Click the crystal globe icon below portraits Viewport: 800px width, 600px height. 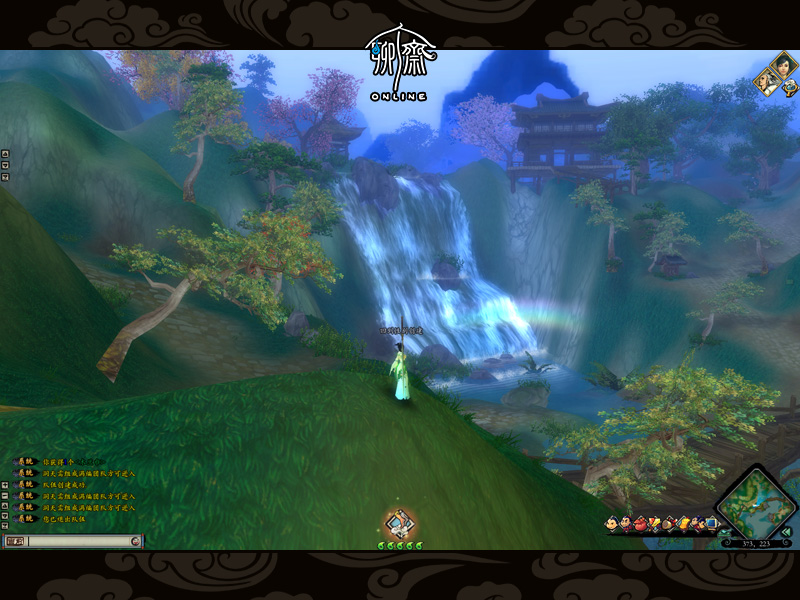(790, 87)
